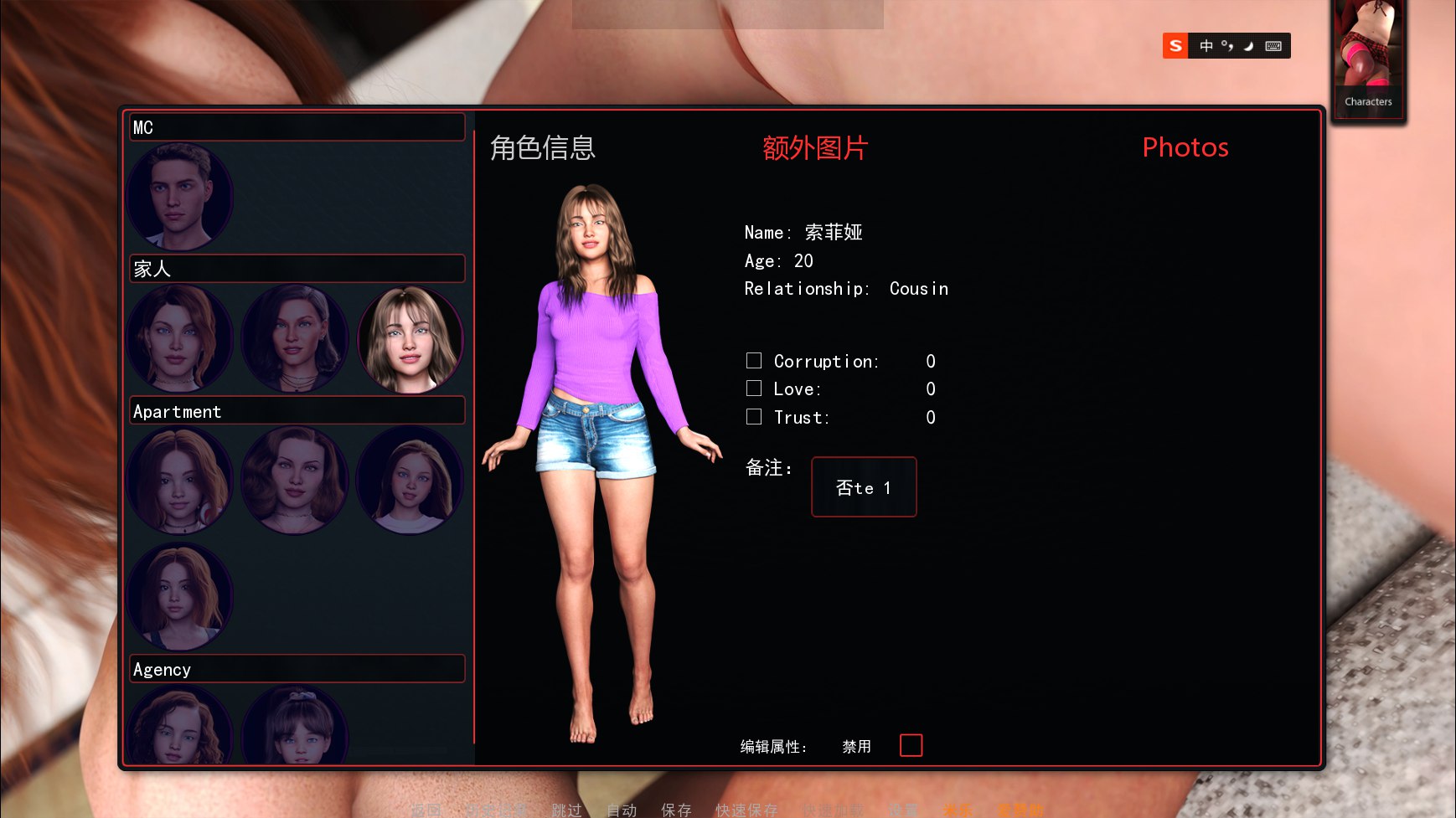The height and width of the screenshot is (818, 1456).
Task: Toggle the Corruption checkbox
Action: coord(754,361)
